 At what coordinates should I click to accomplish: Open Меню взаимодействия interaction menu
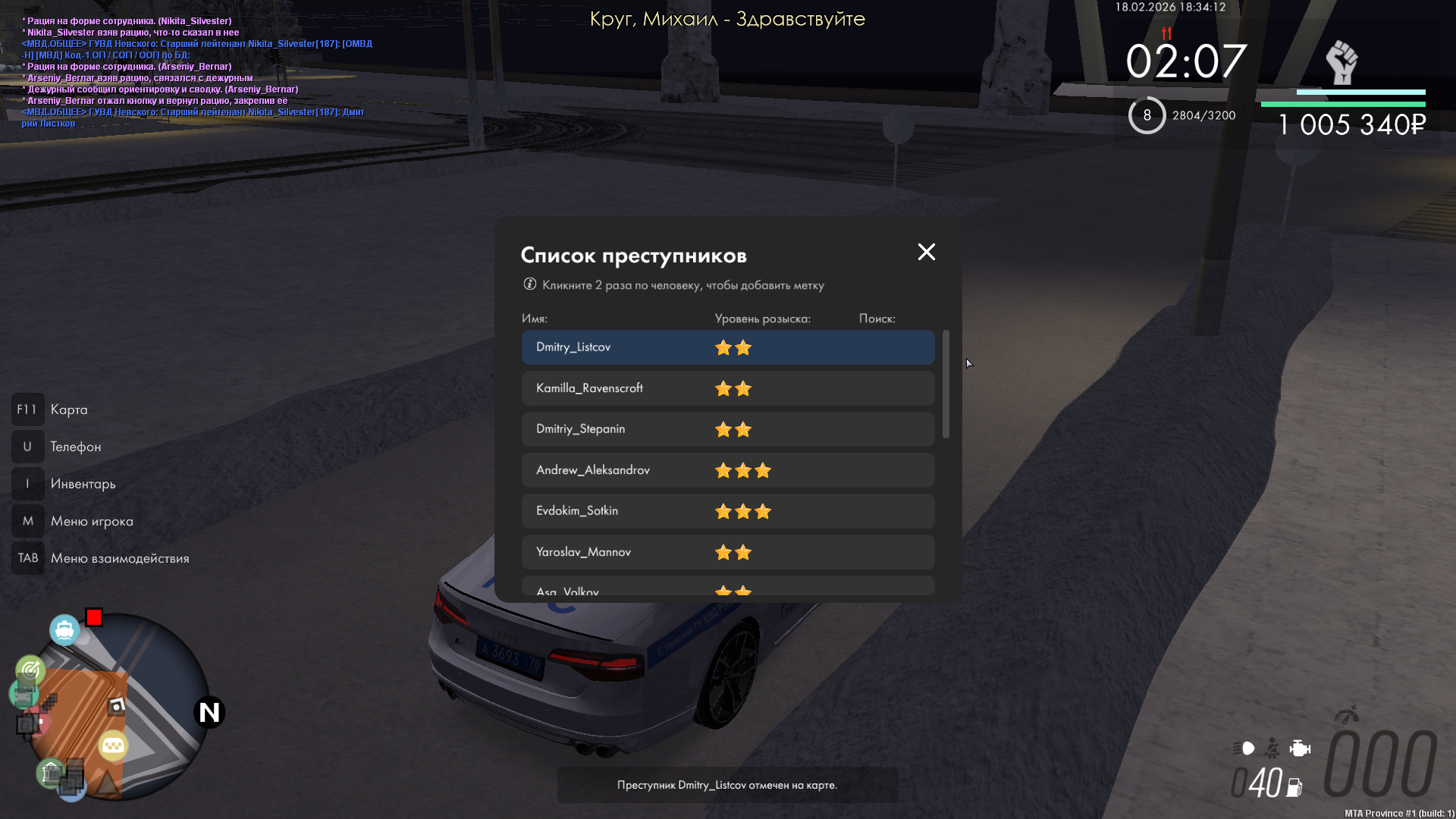(119, 558)
